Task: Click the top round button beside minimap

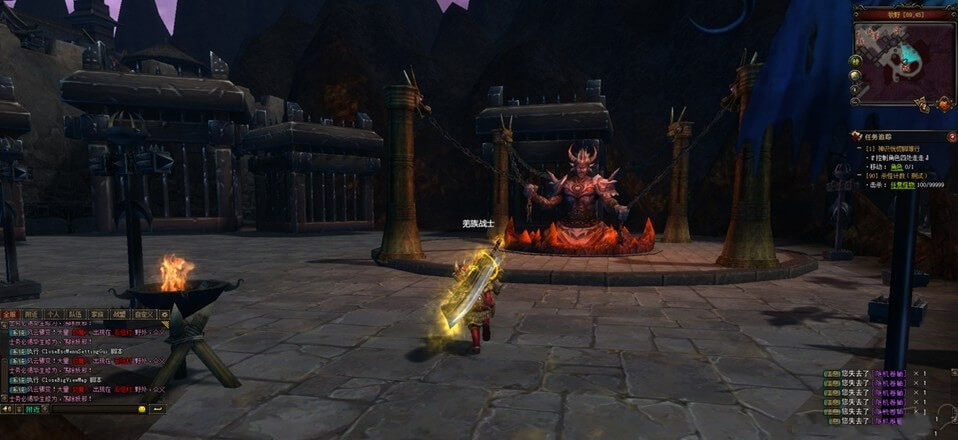Action: tap(856, 60)
